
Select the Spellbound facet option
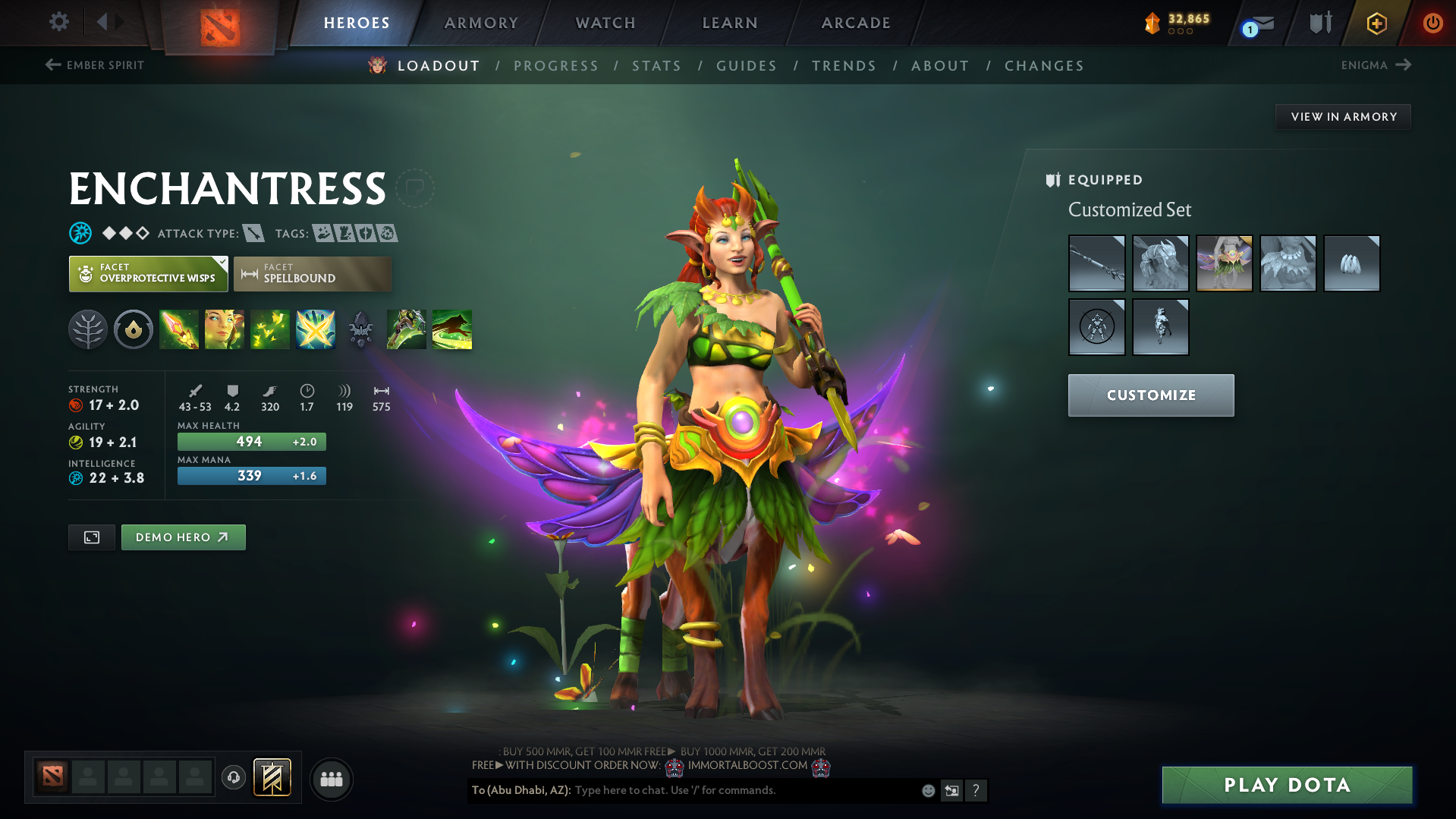[x=312, y=273]
